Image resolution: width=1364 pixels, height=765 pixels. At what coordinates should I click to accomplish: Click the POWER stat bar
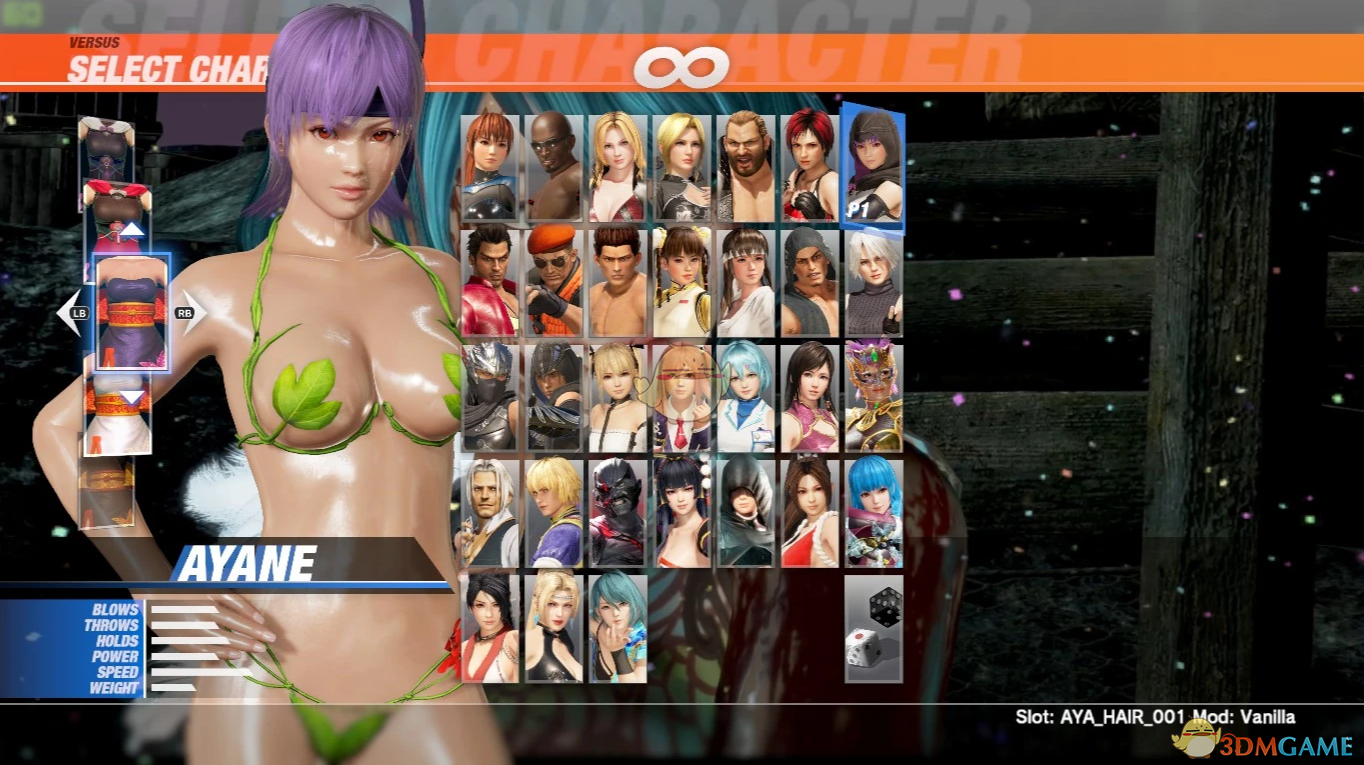[185, 654]
